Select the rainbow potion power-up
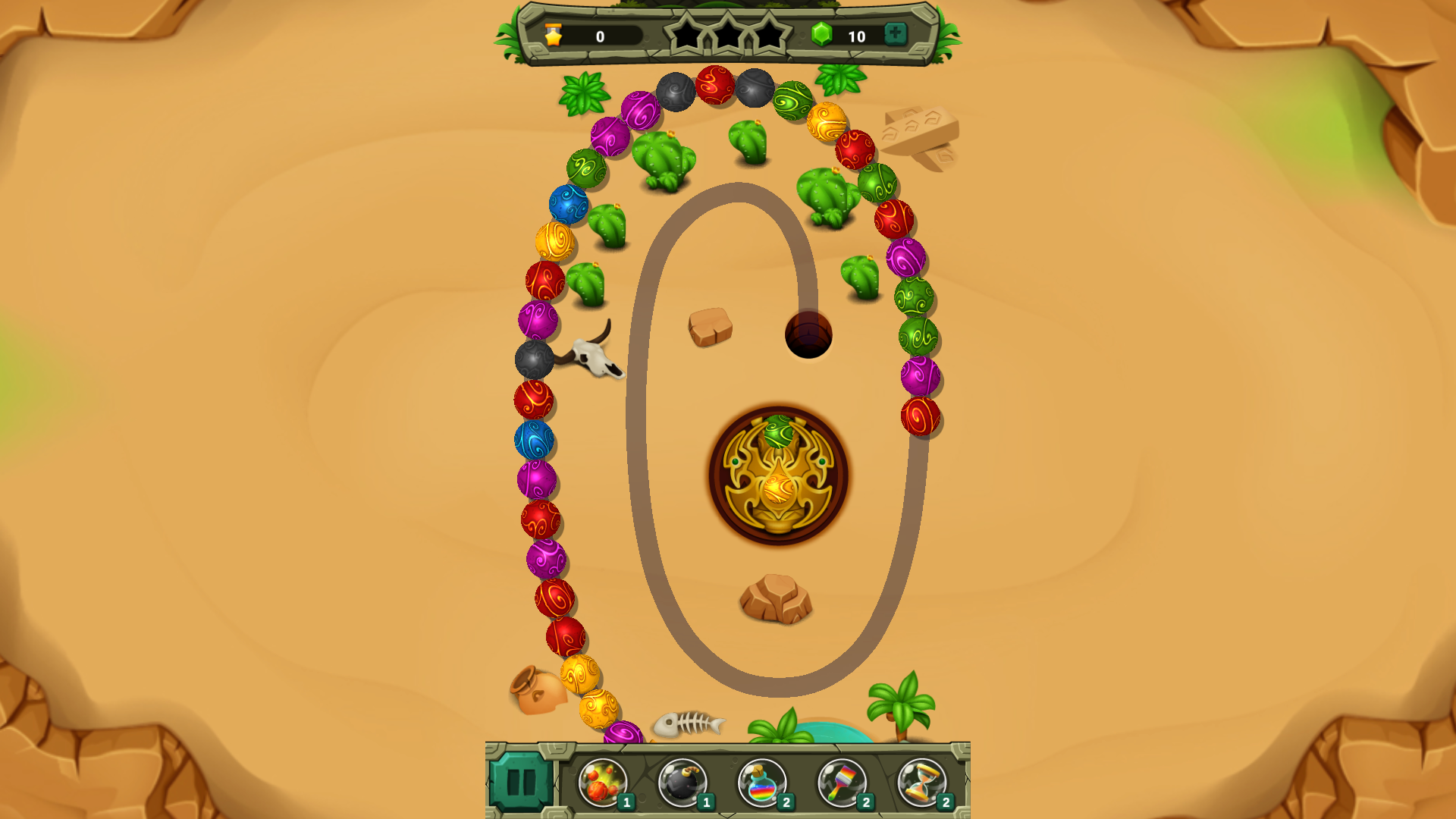This screenshot has height=819, width=1456. tap(763, 782)
